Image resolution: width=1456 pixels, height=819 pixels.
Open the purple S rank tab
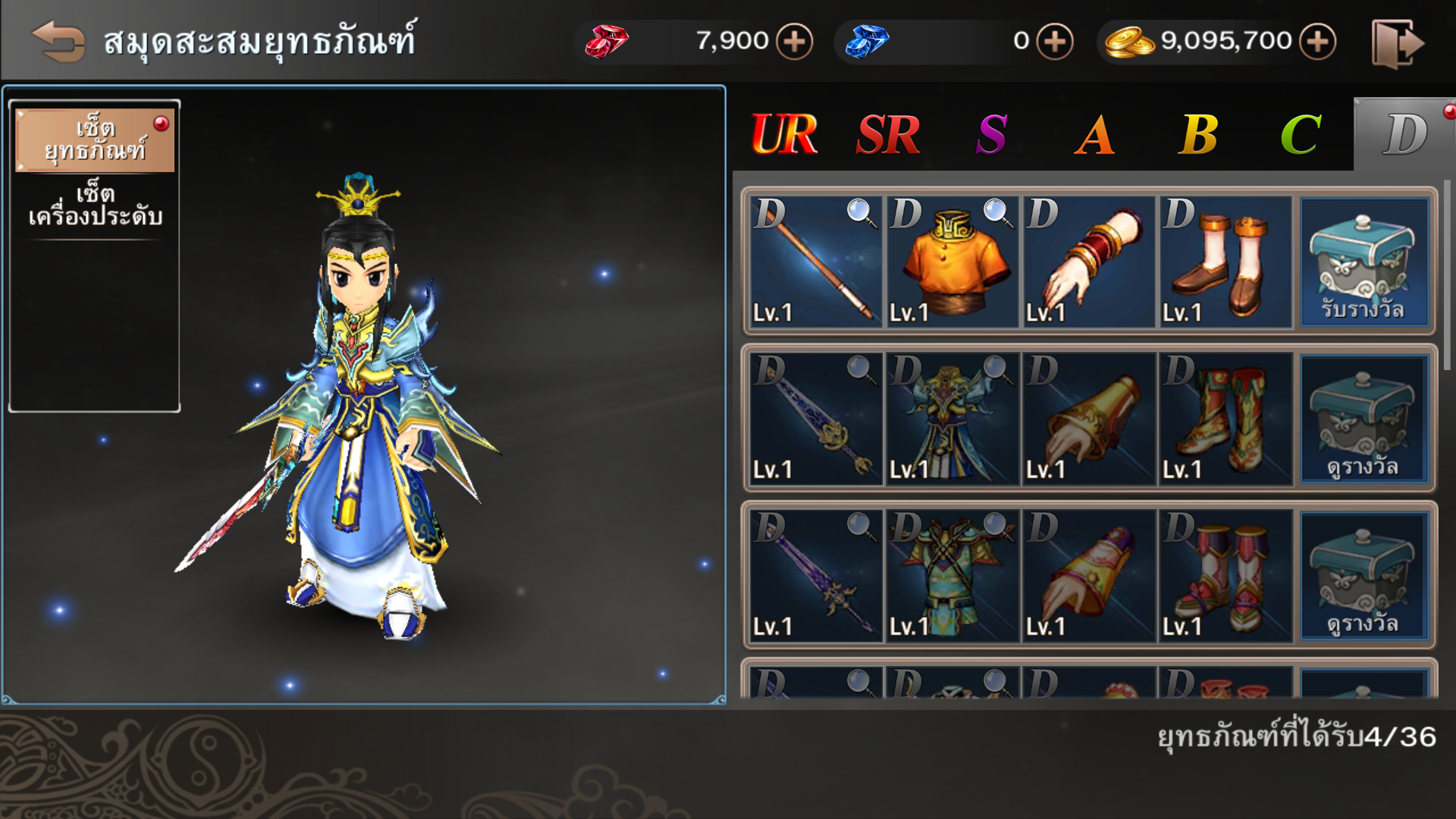pyautogui.click(x=992, y=135)
